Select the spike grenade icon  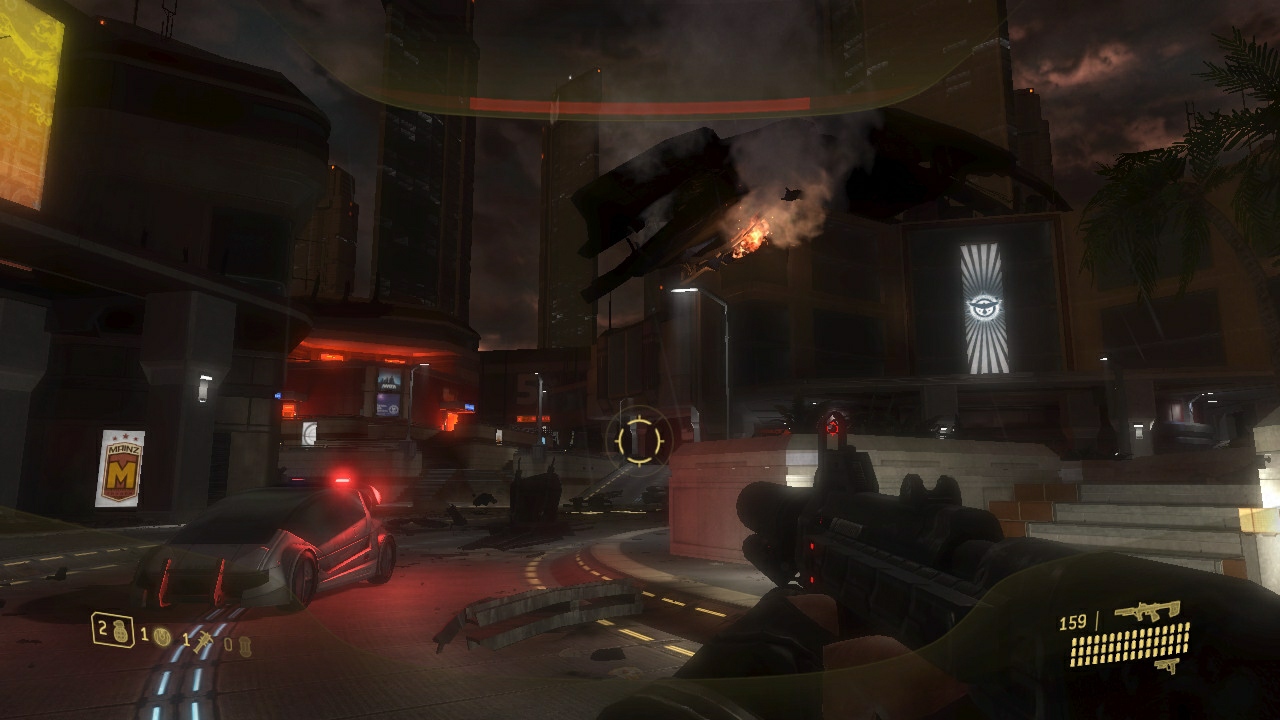(204, 643)
